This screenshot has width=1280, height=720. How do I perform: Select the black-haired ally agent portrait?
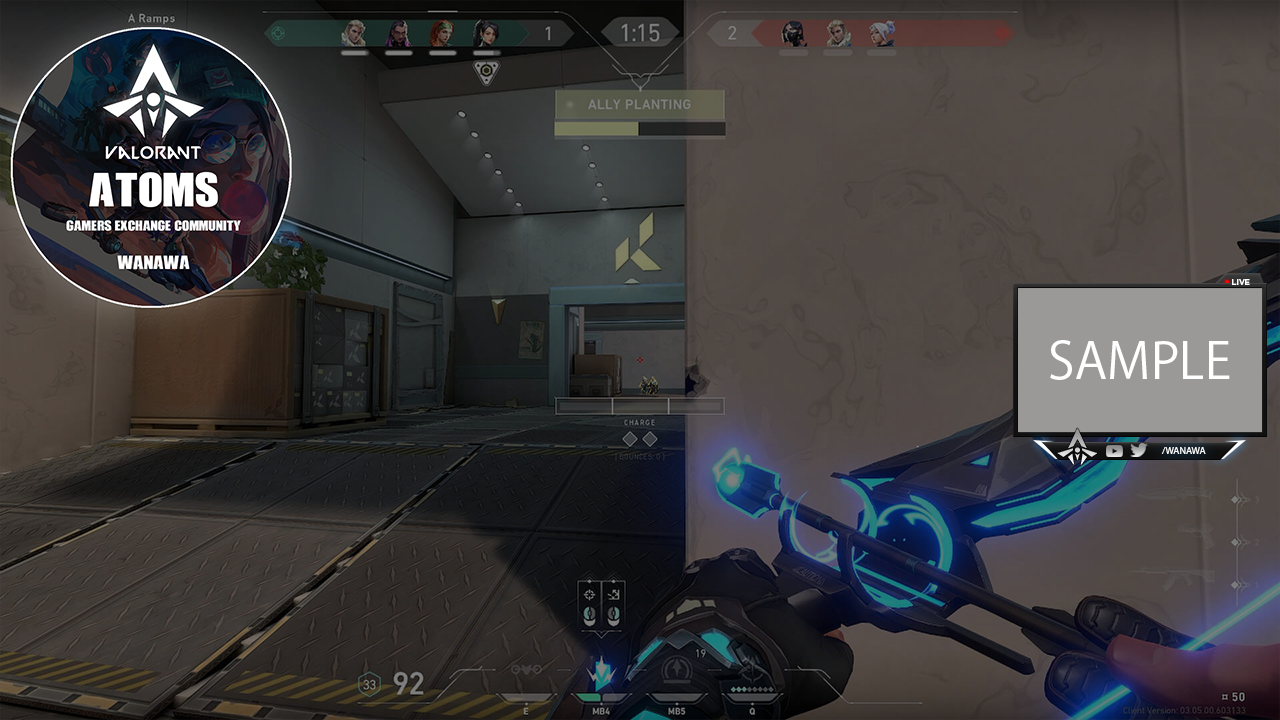click(485, 34)
